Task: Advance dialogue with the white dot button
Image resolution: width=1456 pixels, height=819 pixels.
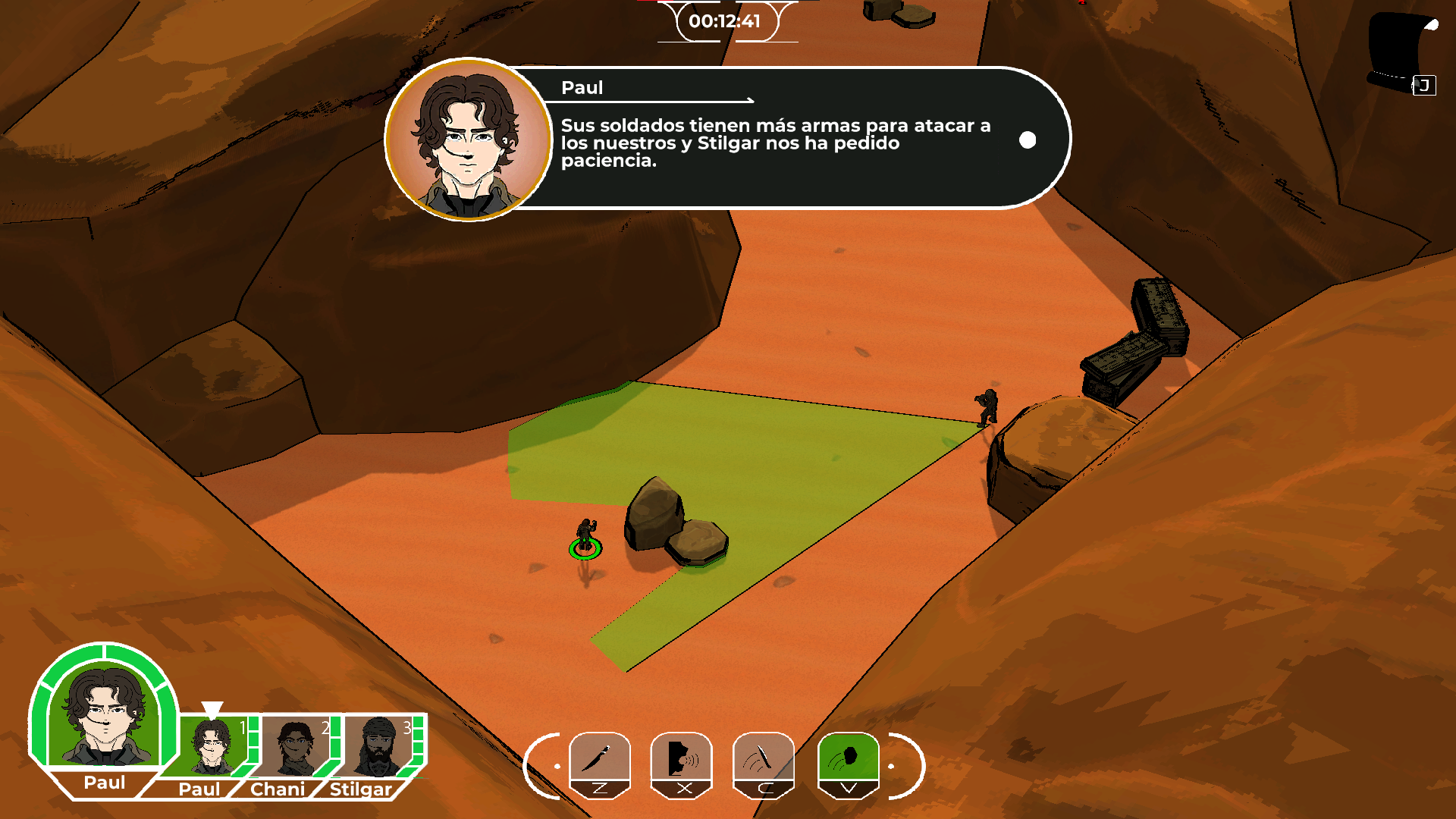Action: (1028, 140)
